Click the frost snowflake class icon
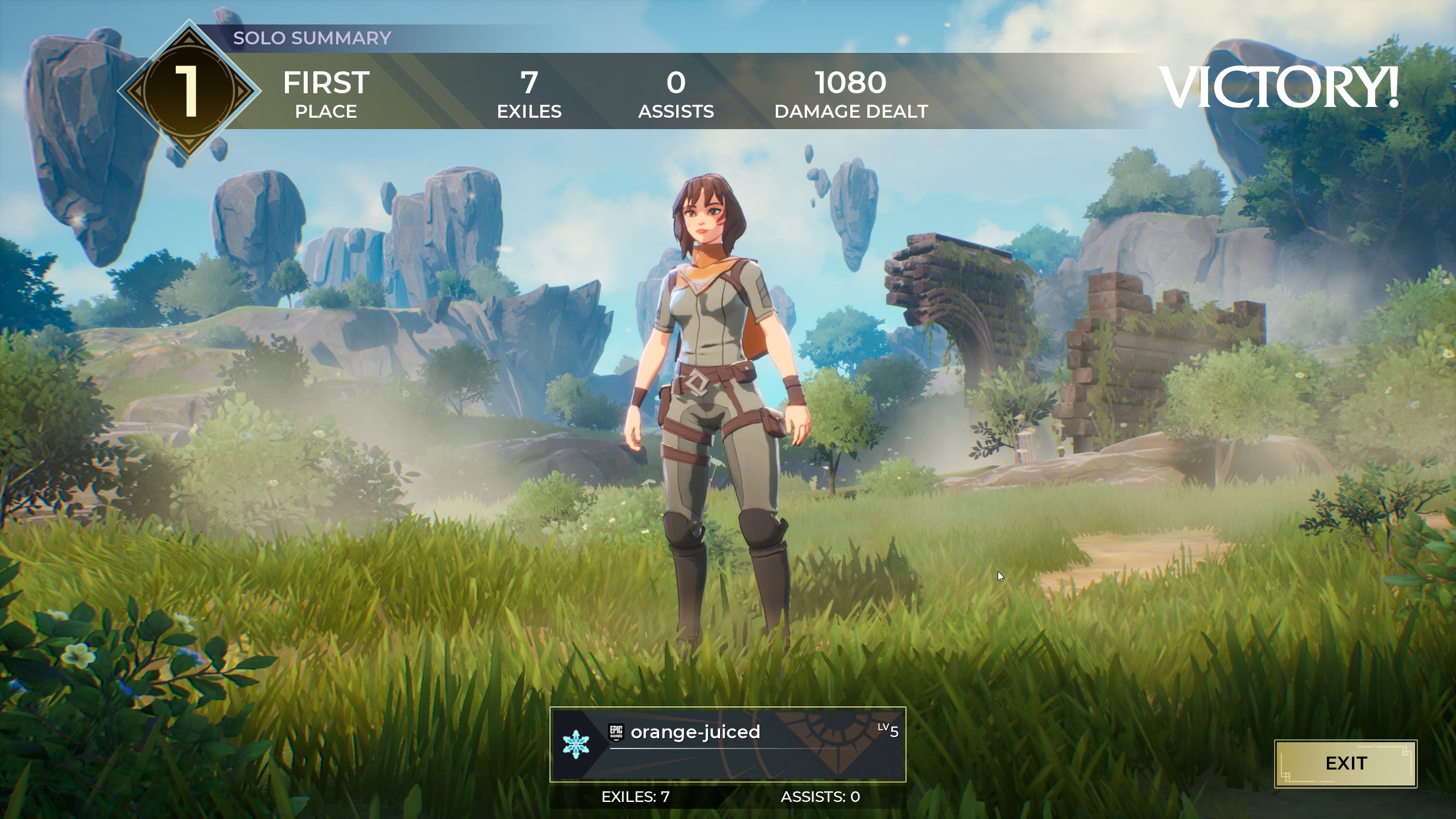Viewport: 1456px width, 819px height. (x=576, y=744)
